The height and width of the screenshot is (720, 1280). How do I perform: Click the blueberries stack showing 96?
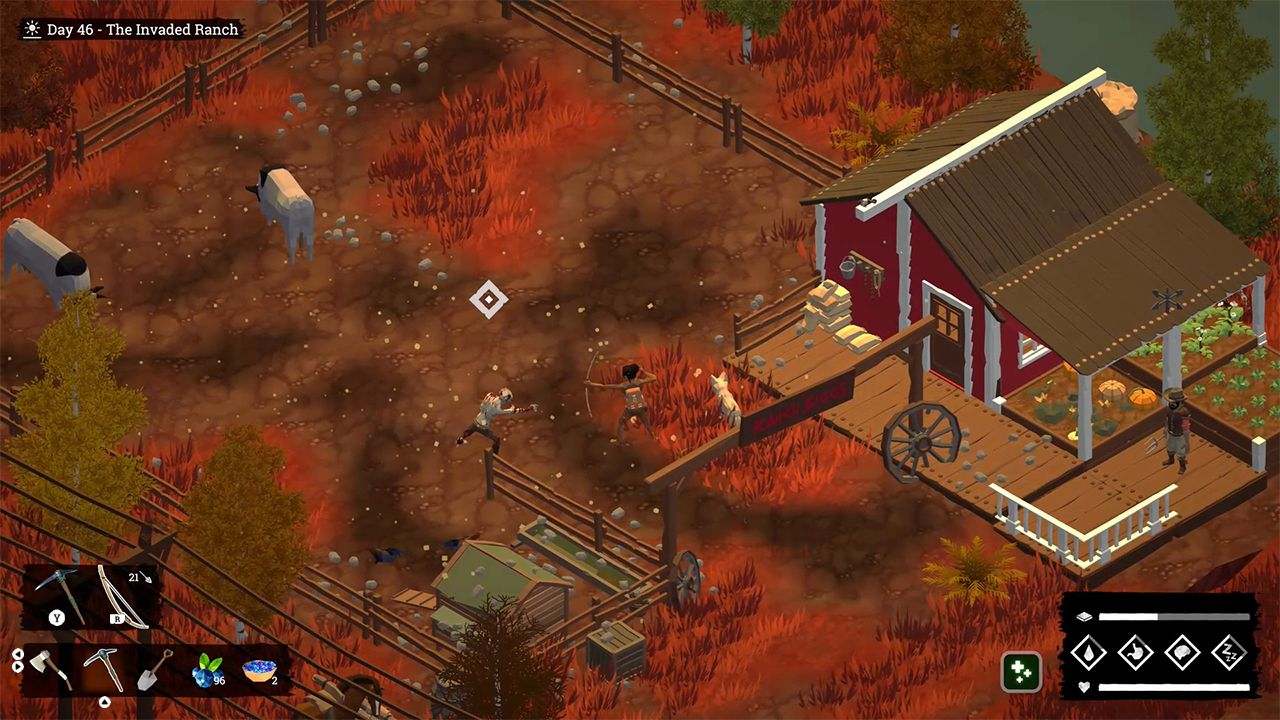205,672
